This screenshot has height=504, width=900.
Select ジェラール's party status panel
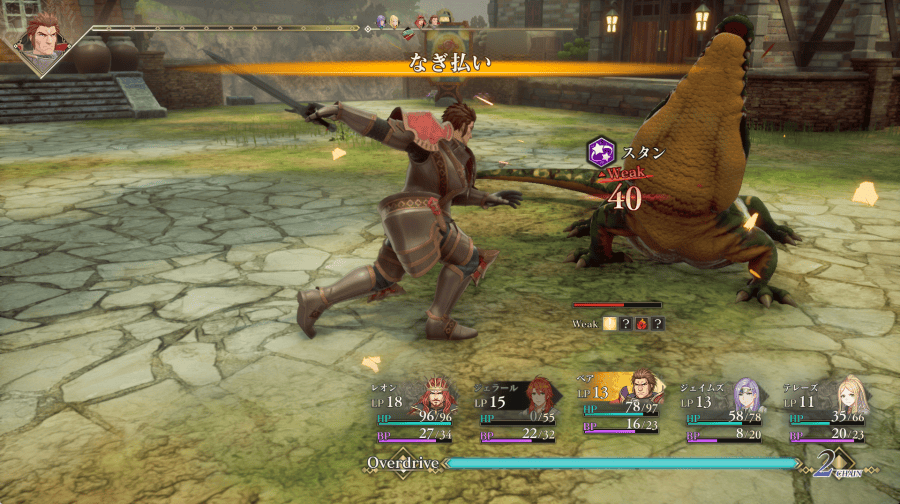click(x=520, y=410)
